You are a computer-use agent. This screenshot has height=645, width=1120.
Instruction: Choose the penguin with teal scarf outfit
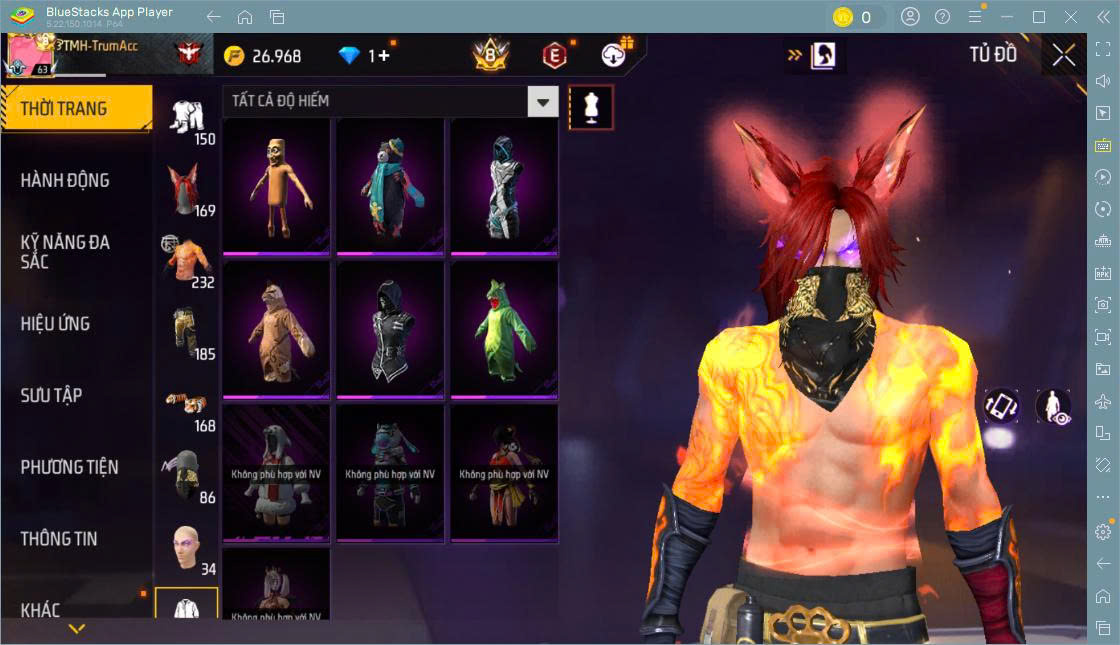[390, 184]
